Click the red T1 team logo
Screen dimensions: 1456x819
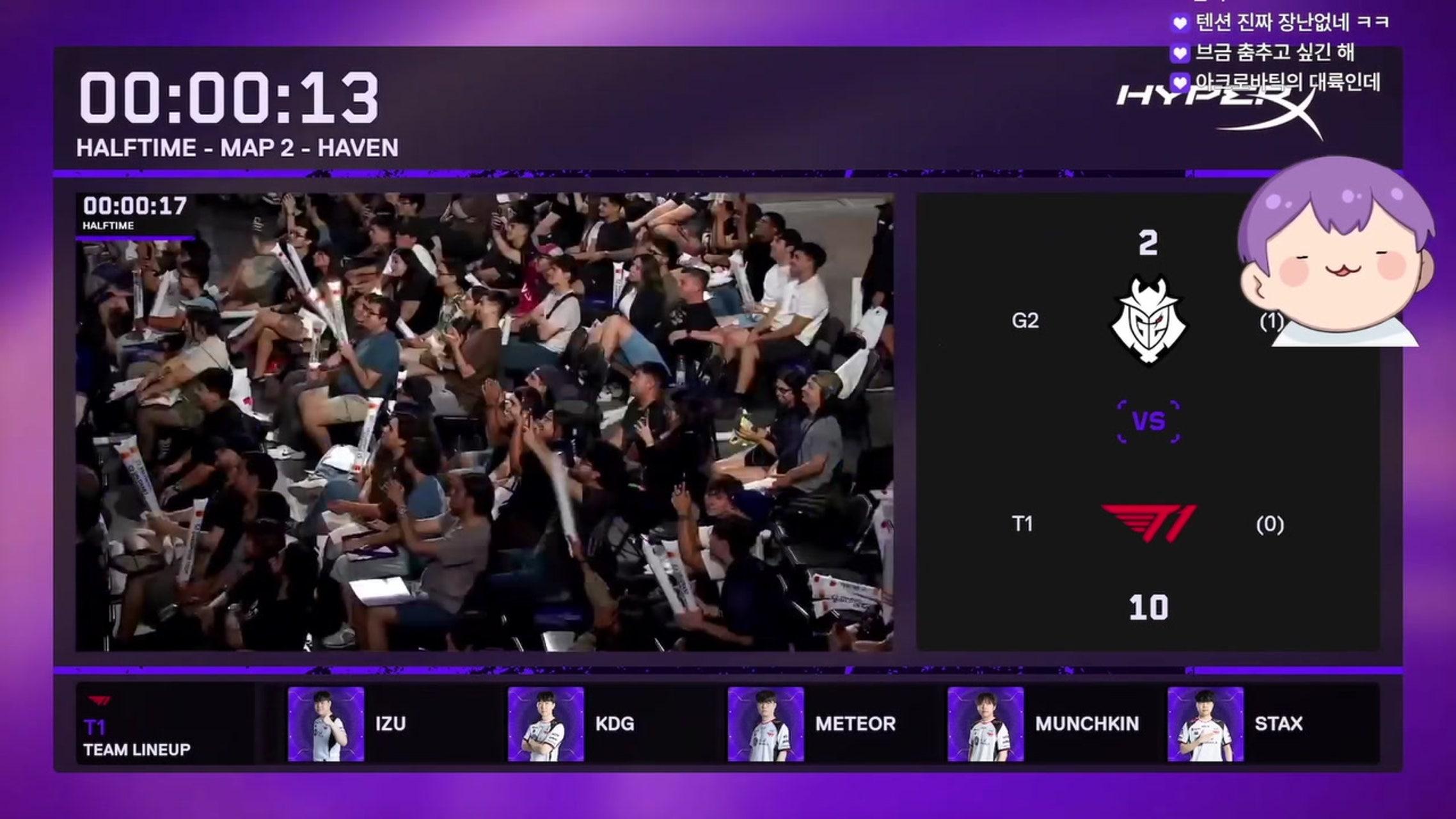[x=1148, y=523]
